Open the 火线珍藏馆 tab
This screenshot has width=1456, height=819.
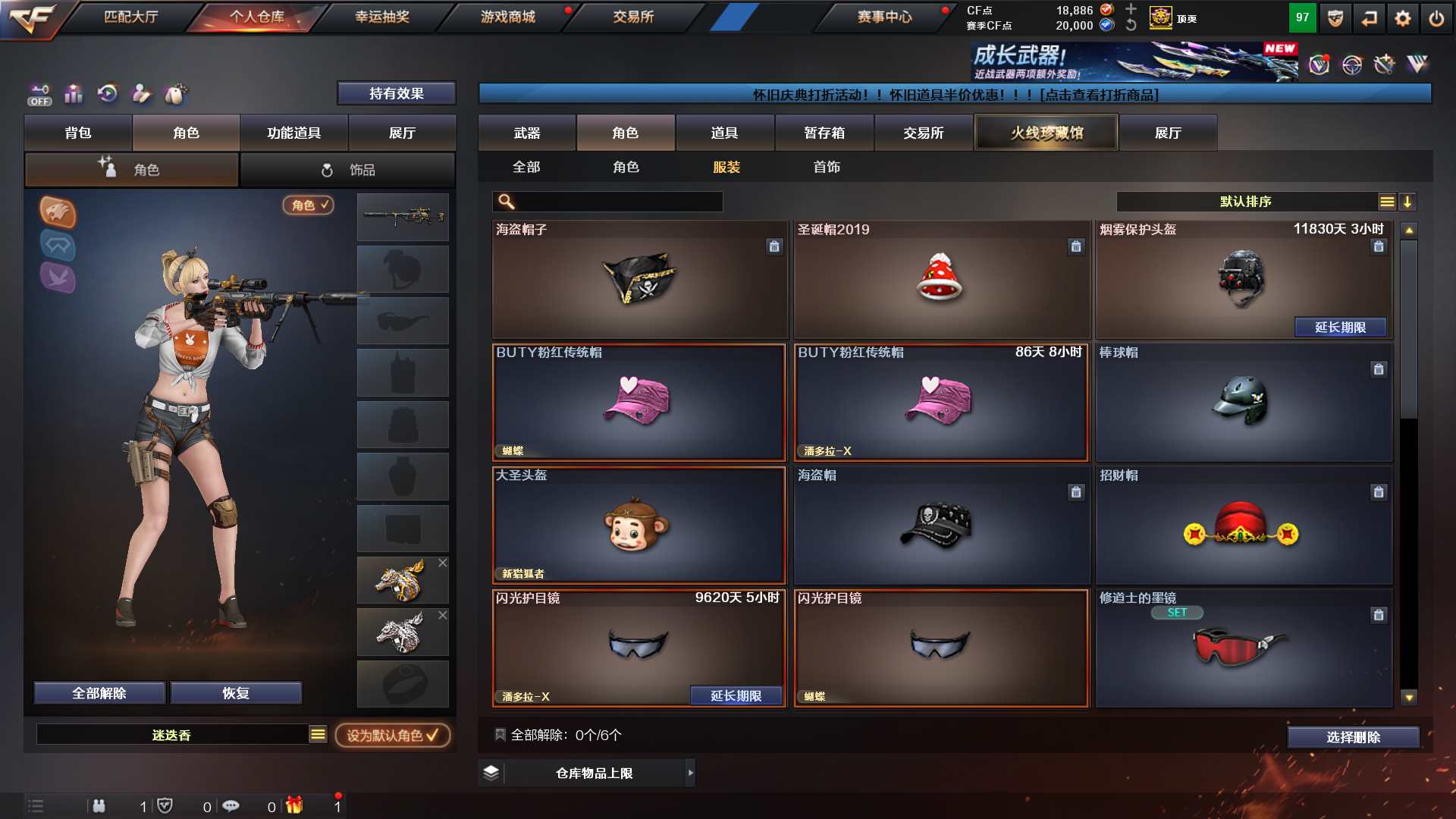[1046, 133]
